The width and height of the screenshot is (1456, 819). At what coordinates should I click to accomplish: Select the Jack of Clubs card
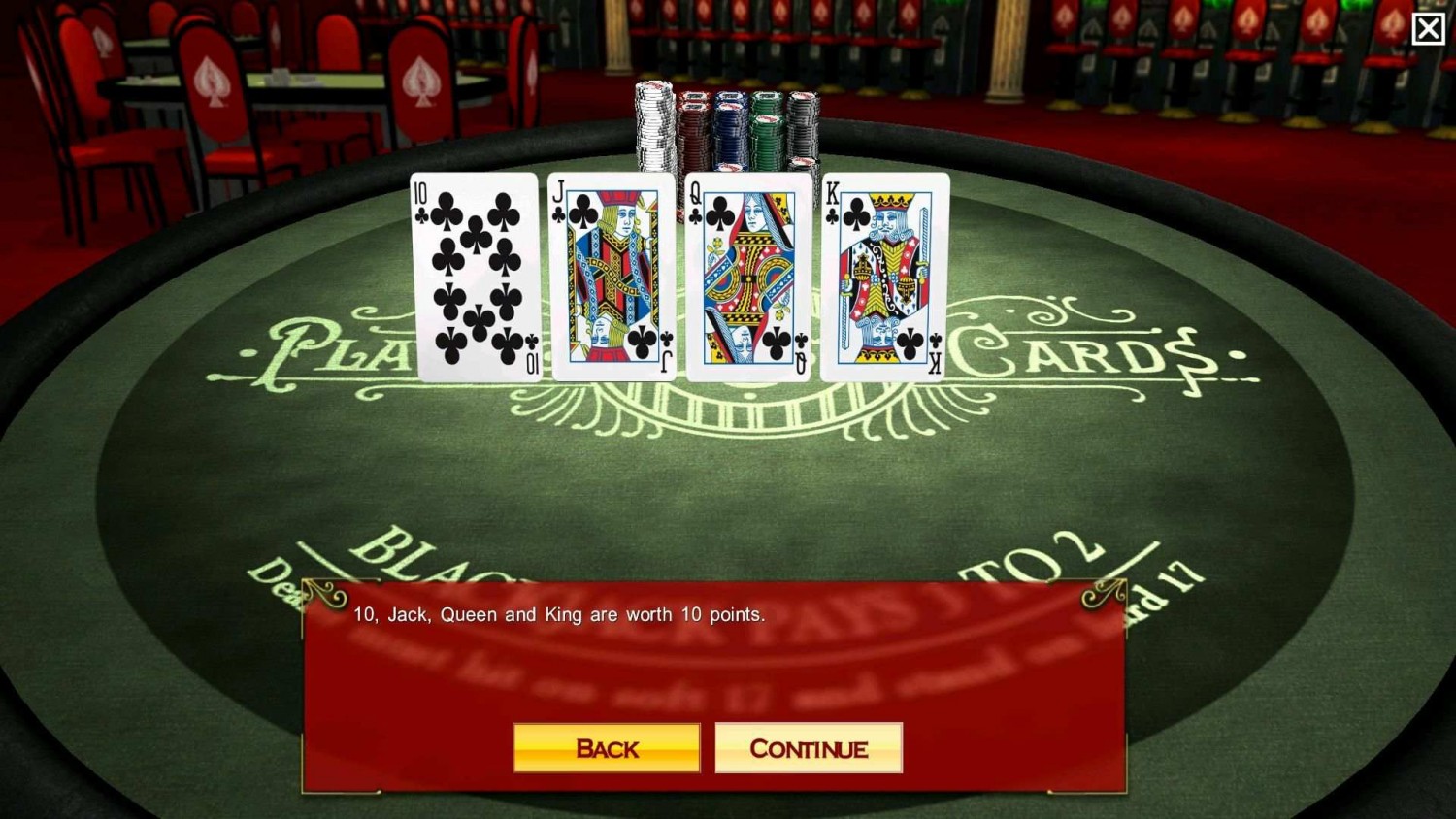[x=612, y=275]
